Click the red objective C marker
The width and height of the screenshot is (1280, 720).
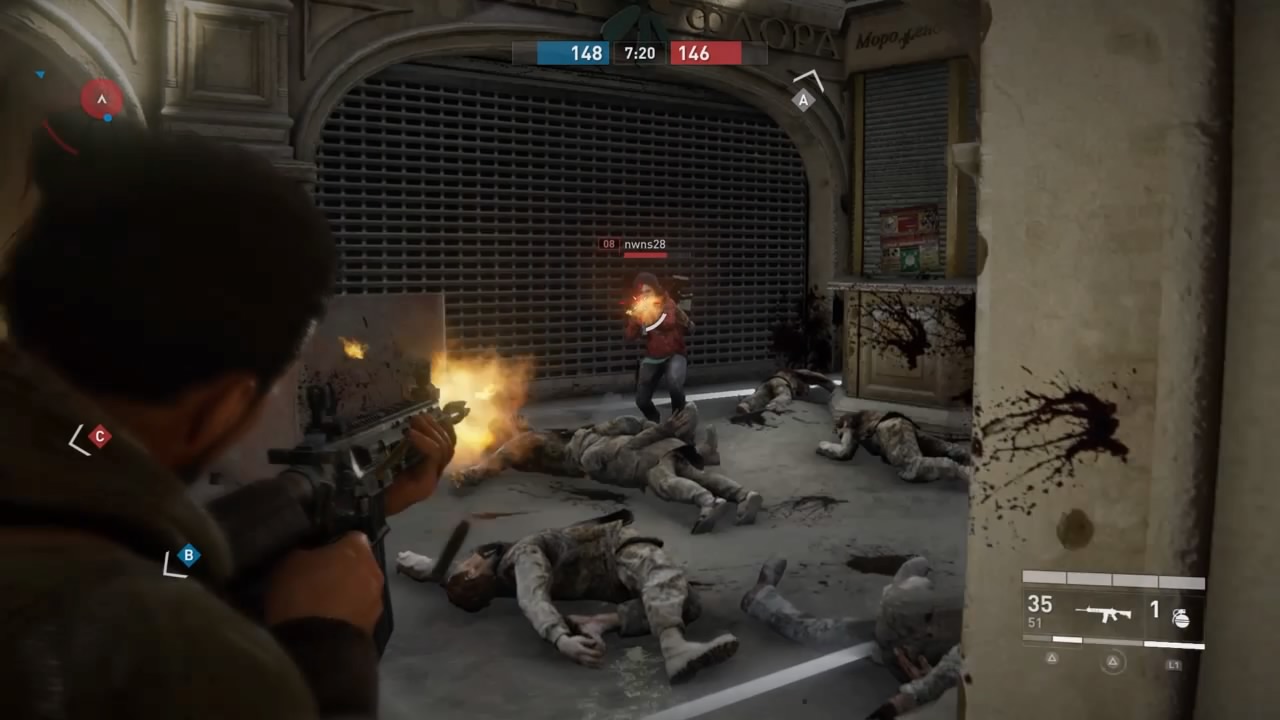click(98, 436)
